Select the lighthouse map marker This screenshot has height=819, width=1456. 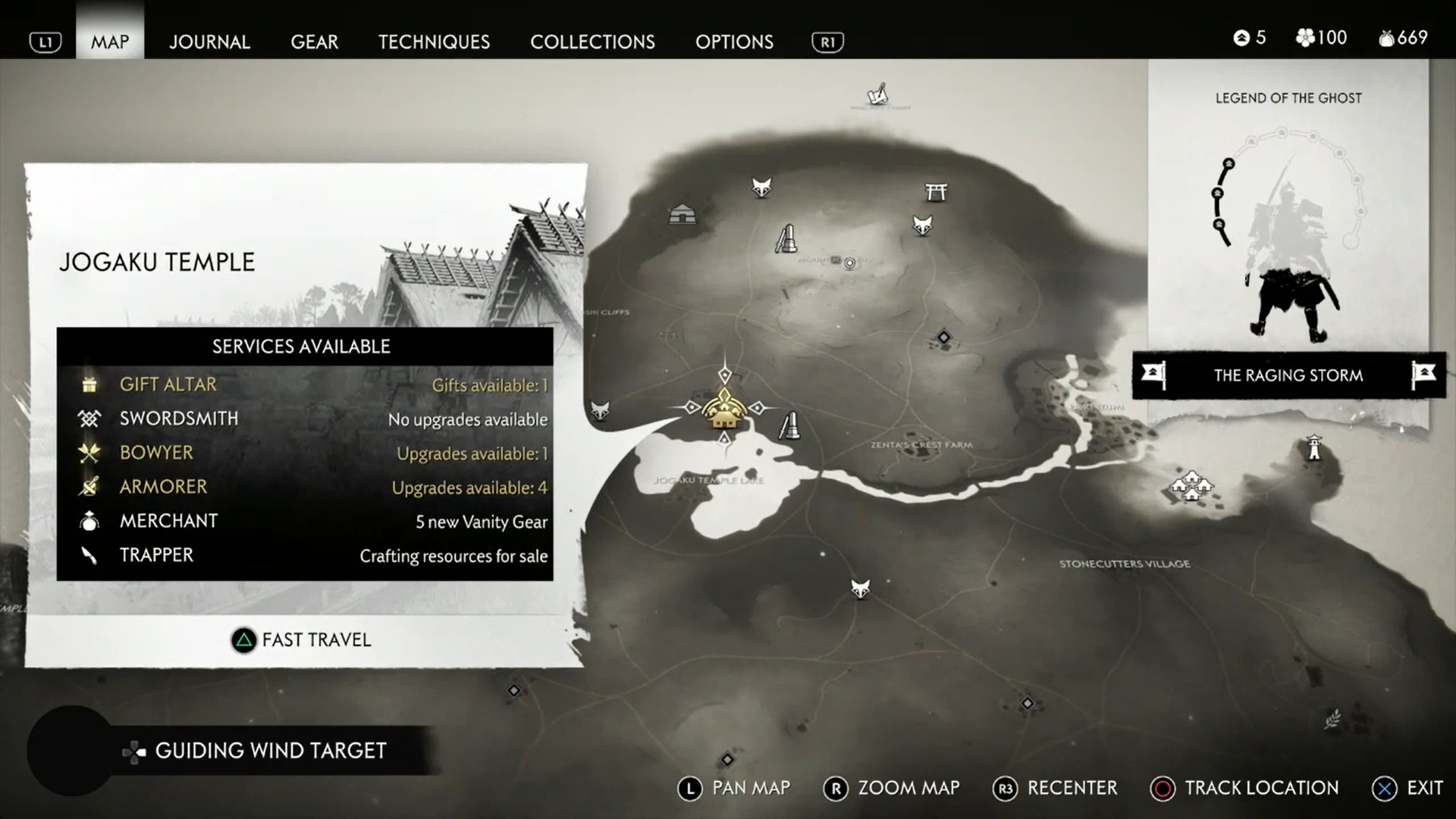point(1314,447)
